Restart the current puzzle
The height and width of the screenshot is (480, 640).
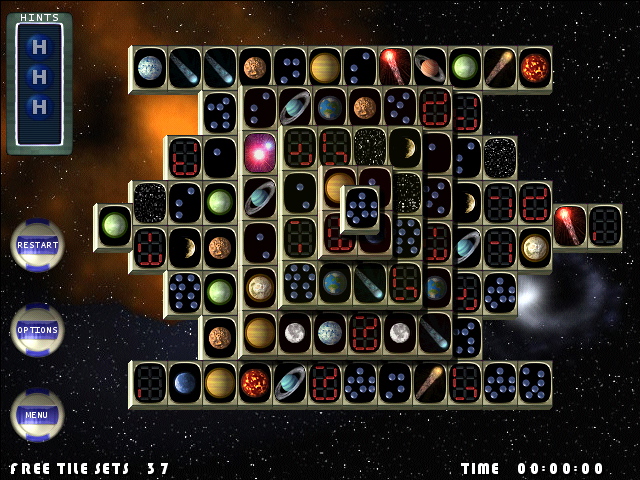point(37,245)
